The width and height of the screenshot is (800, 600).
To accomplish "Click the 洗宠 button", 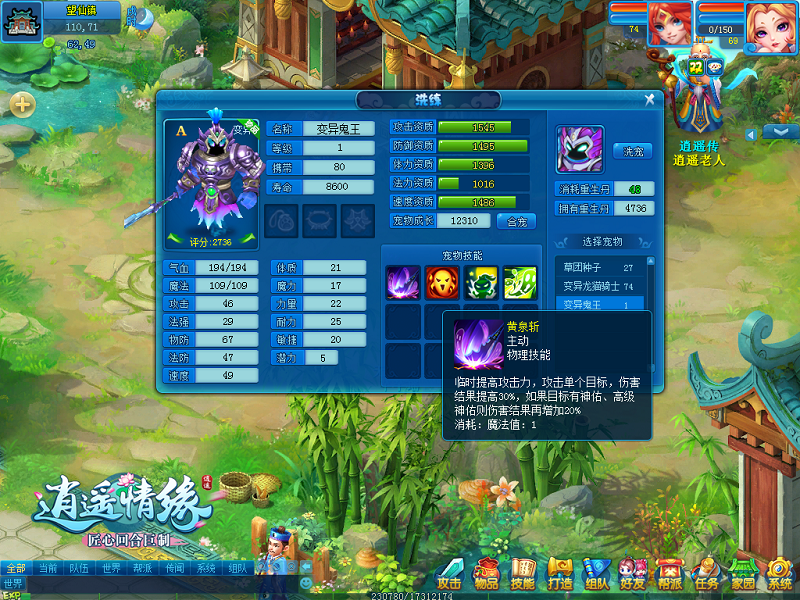I will pyautogui.click(x=632, y=152).
